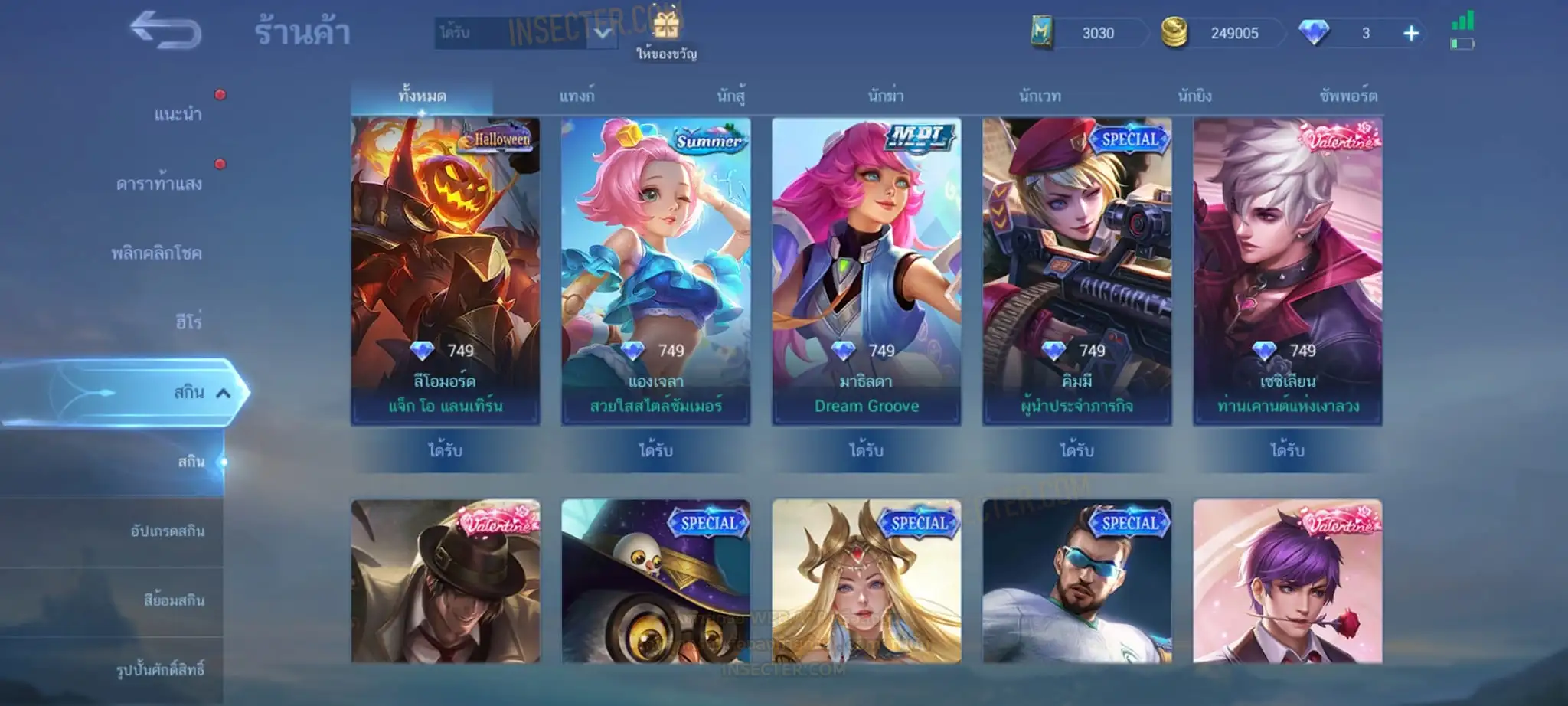This screenshot has height=706, width=1568.
Task: Pick the Valentine purple-haired rose skin card
Action: coord(1287,581)
